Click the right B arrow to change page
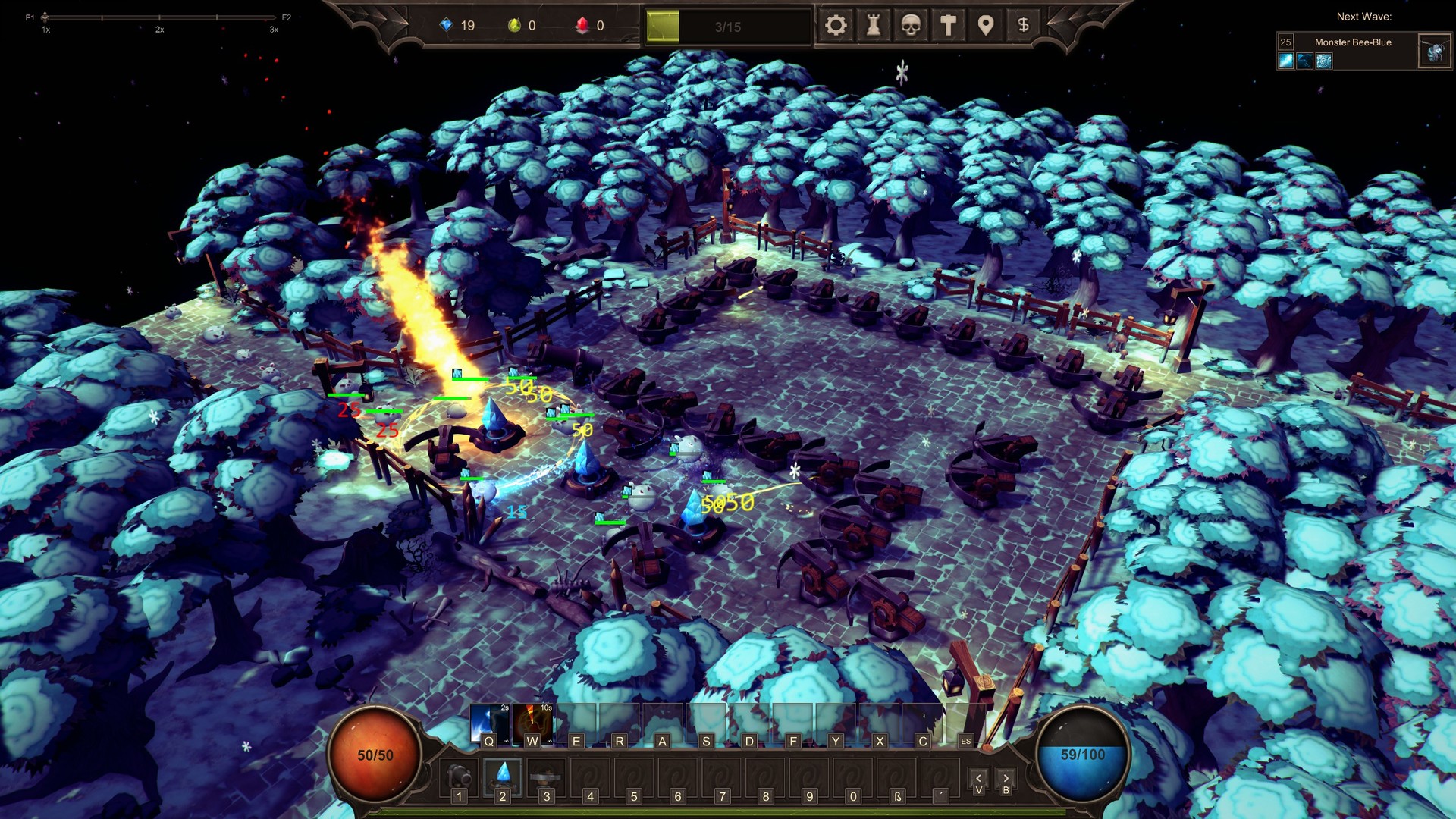The width and height of the screenshot is (1456, 819). pyautogui.click(x=1006, y=777)
